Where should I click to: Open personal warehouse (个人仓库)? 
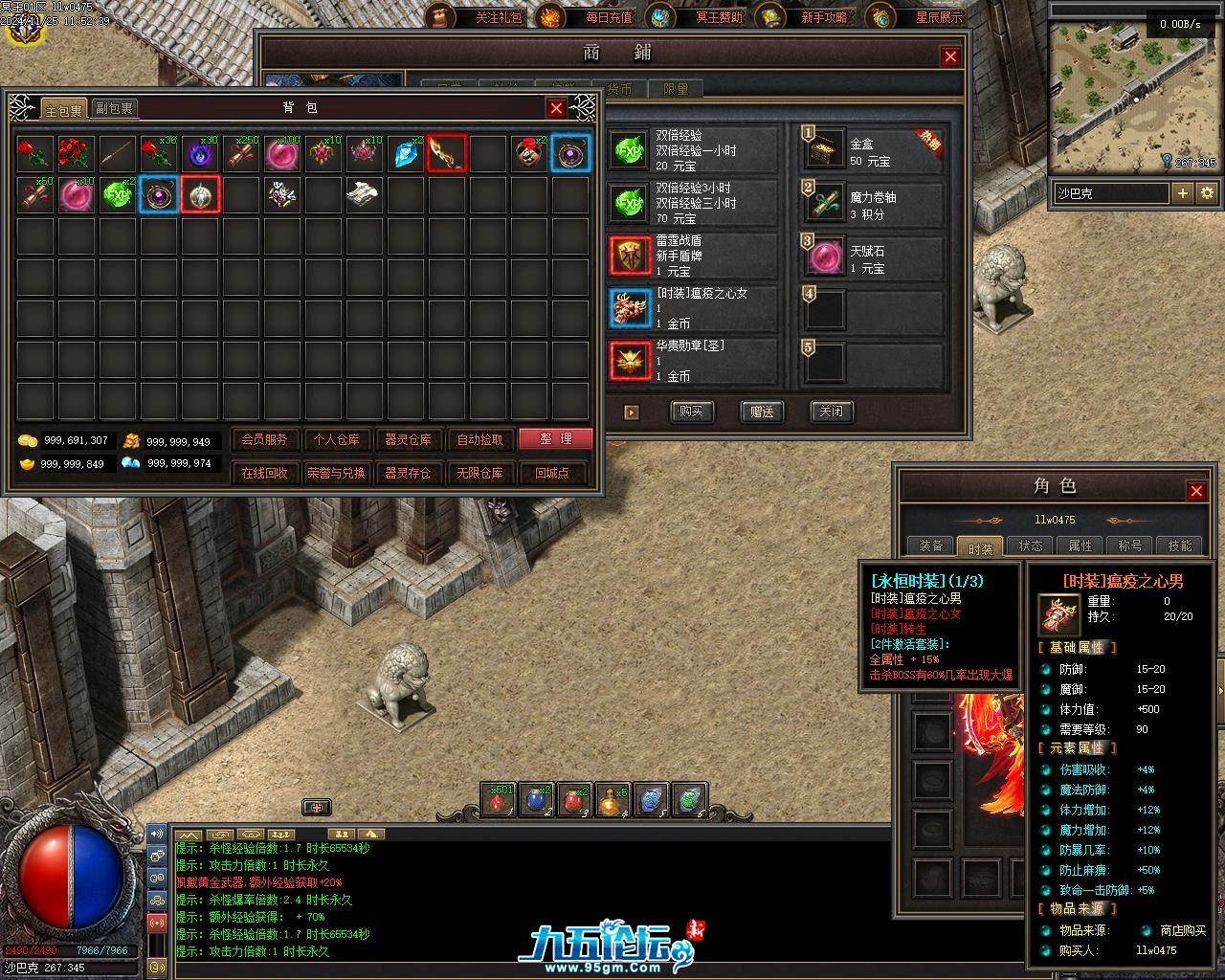[x=336, y=439]
